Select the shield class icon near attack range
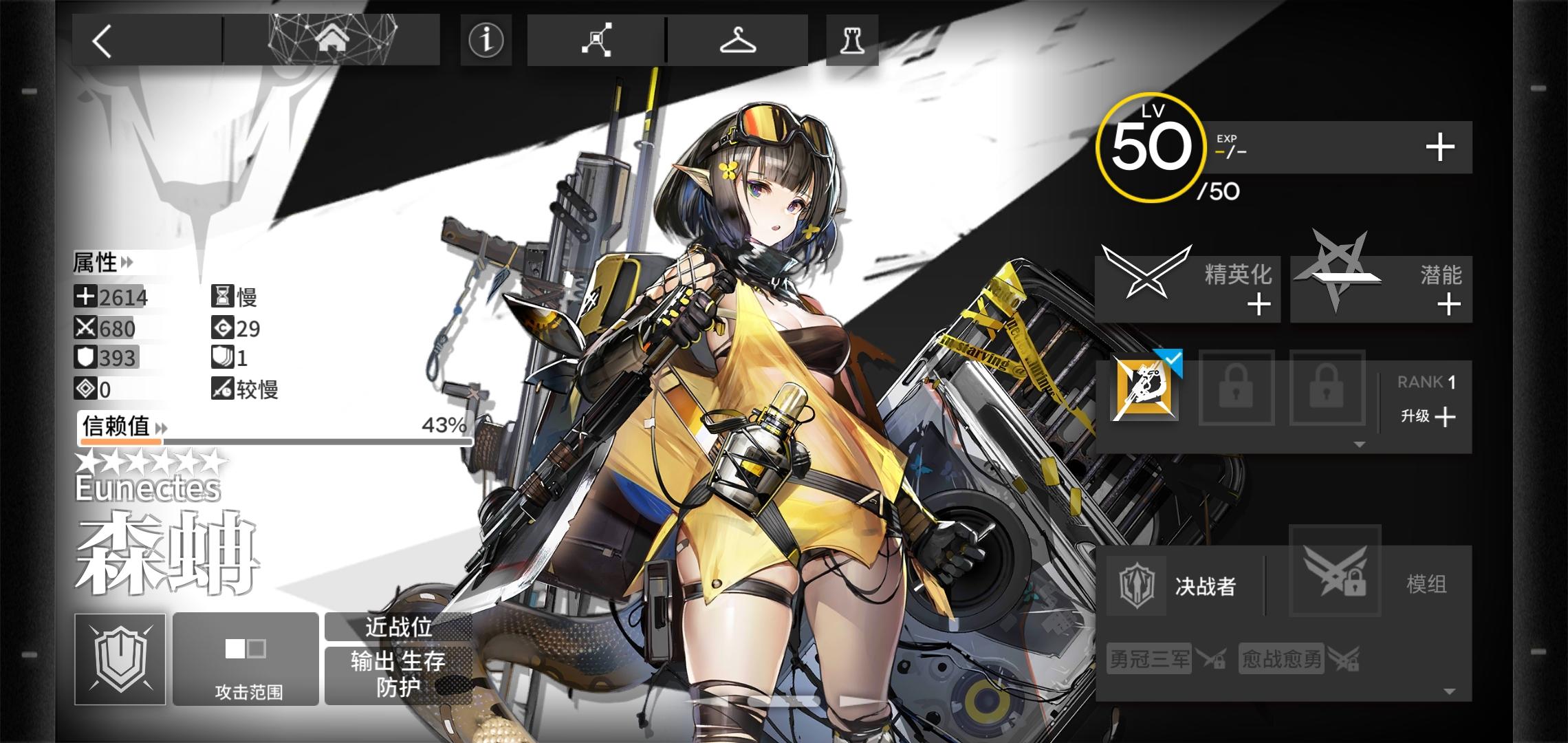1568x743 pixels. [x=119, y=659]
